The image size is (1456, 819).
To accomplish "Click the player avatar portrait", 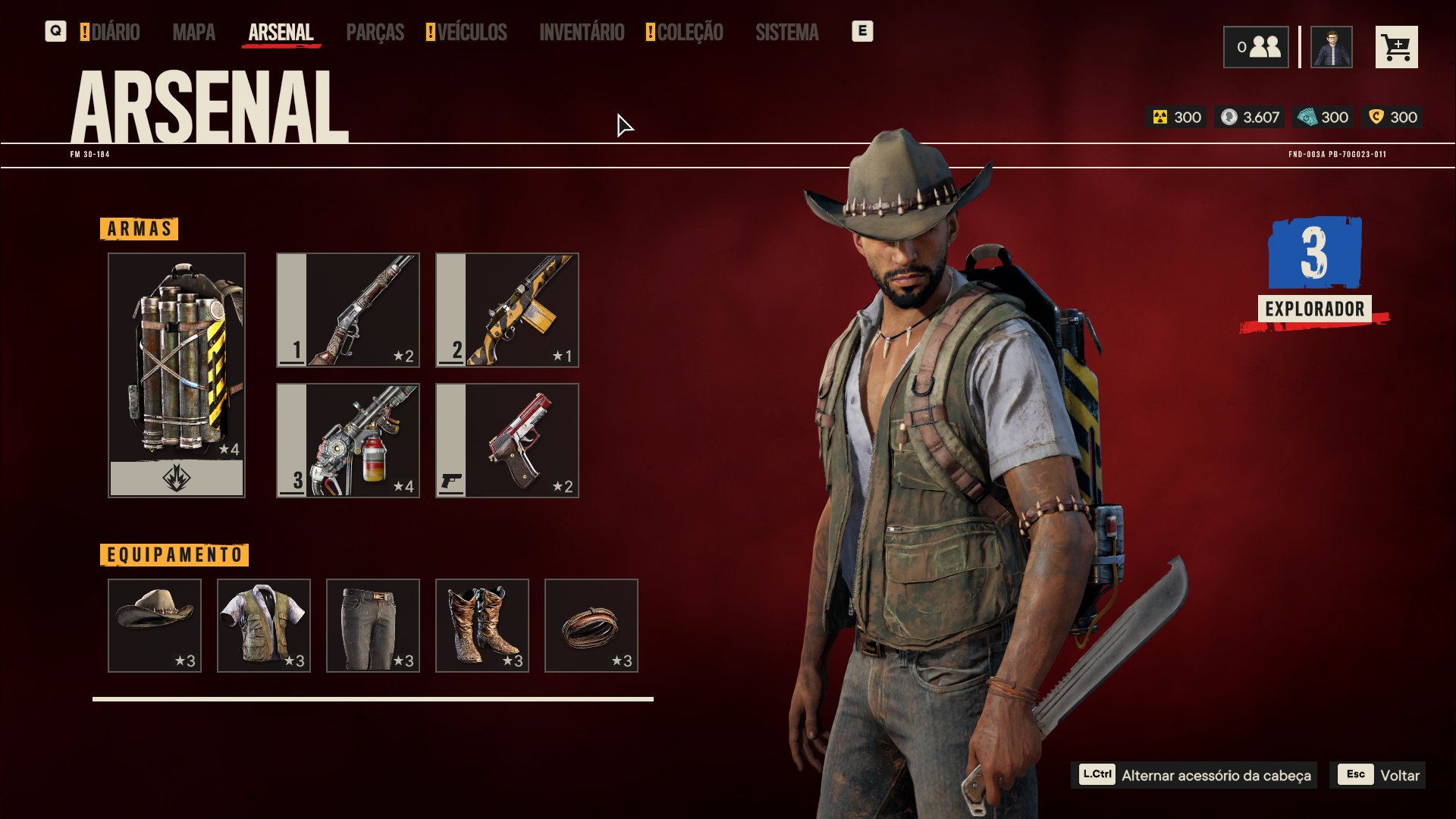I will (1331, 47).
